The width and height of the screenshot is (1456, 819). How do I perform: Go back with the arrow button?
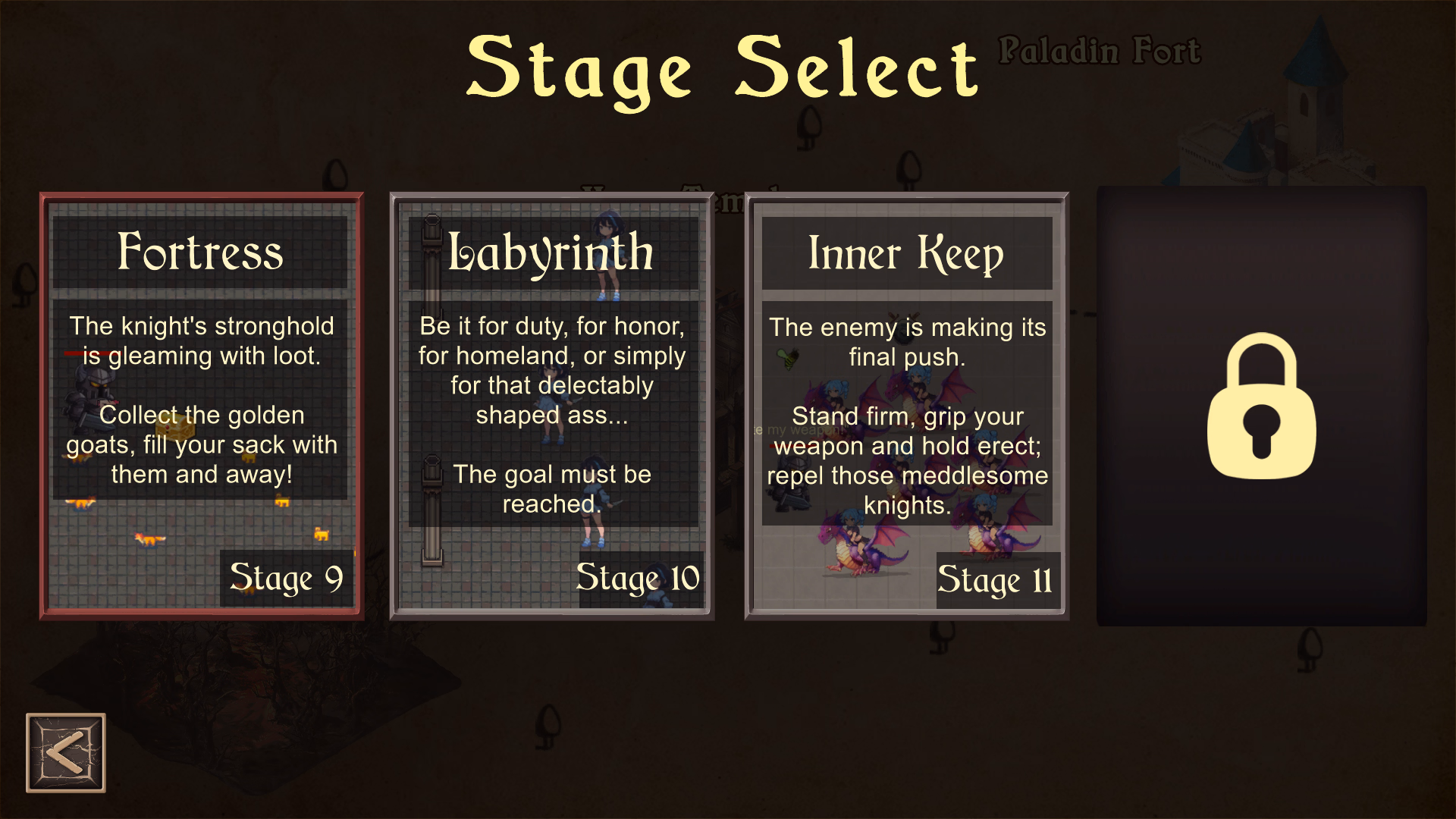pos(66,753)
